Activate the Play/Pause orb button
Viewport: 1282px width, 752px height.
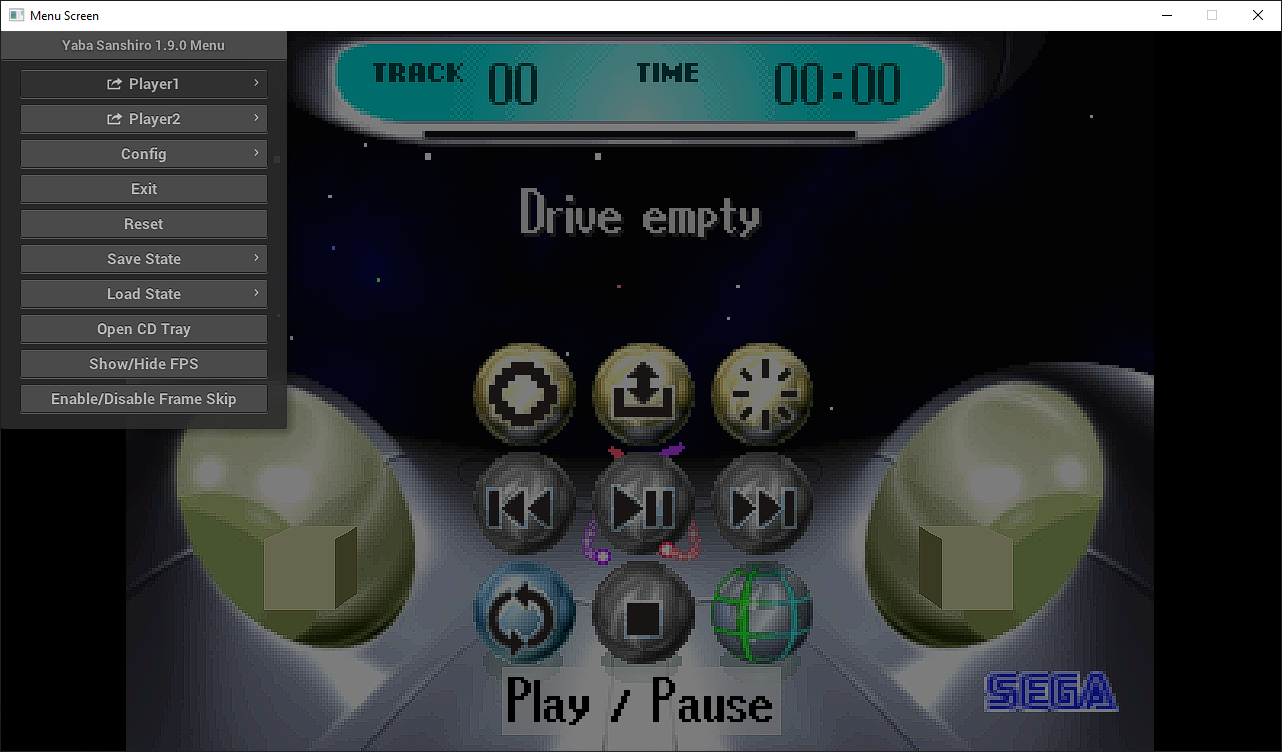click(643, 506)
